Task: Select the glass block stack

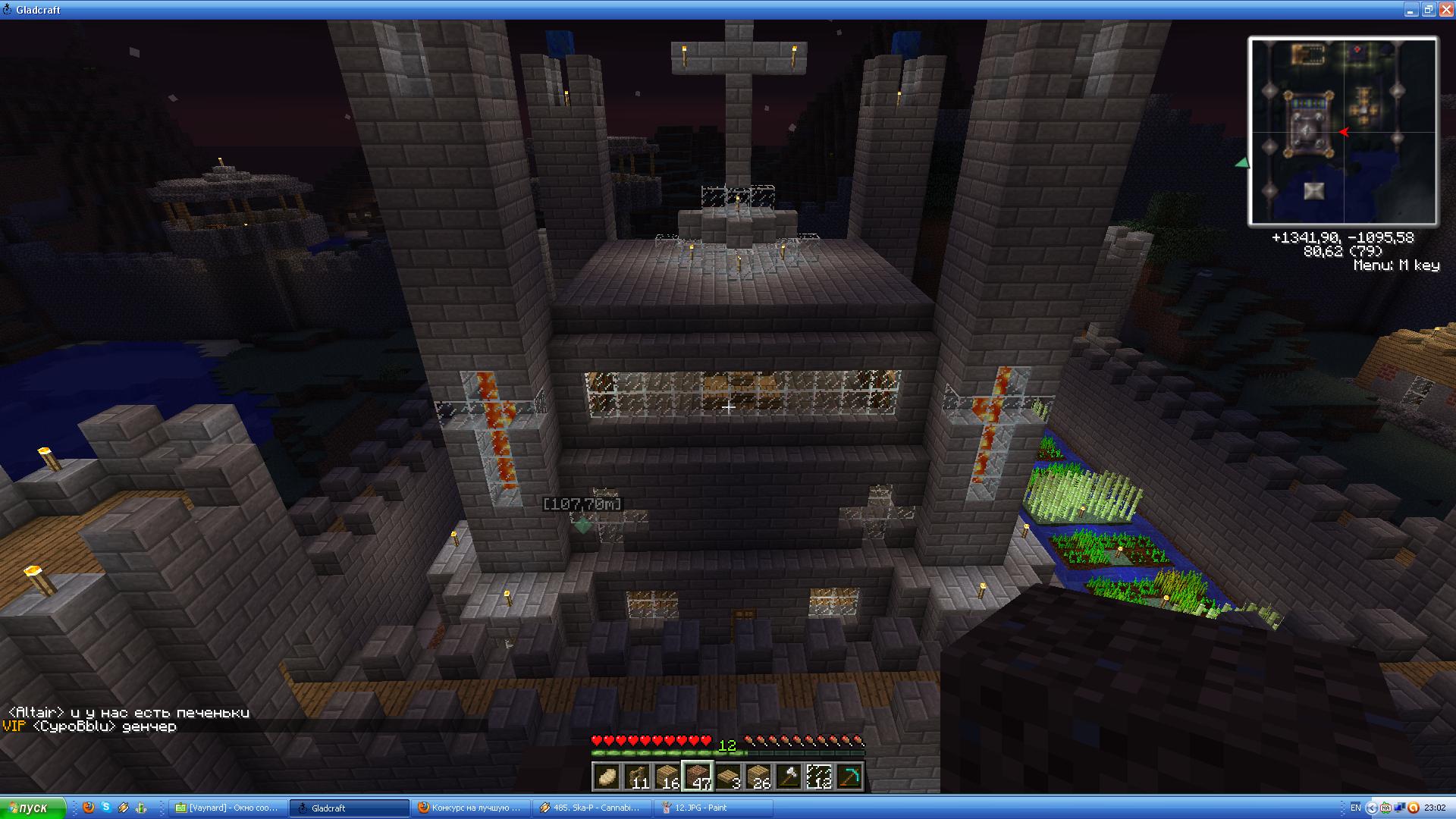Action: point(819,777)
